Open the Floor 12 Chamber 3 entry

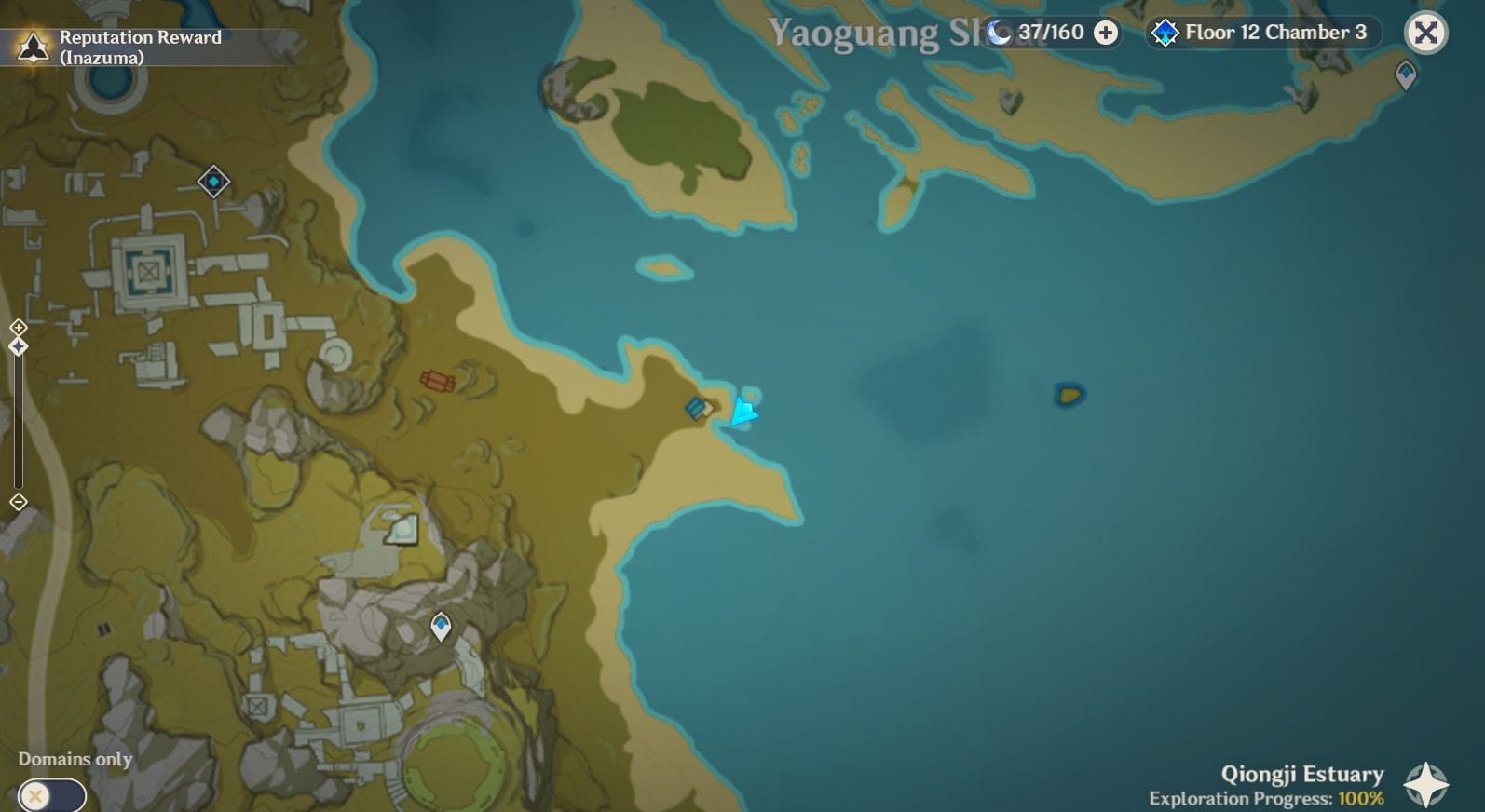[1274, 33]
